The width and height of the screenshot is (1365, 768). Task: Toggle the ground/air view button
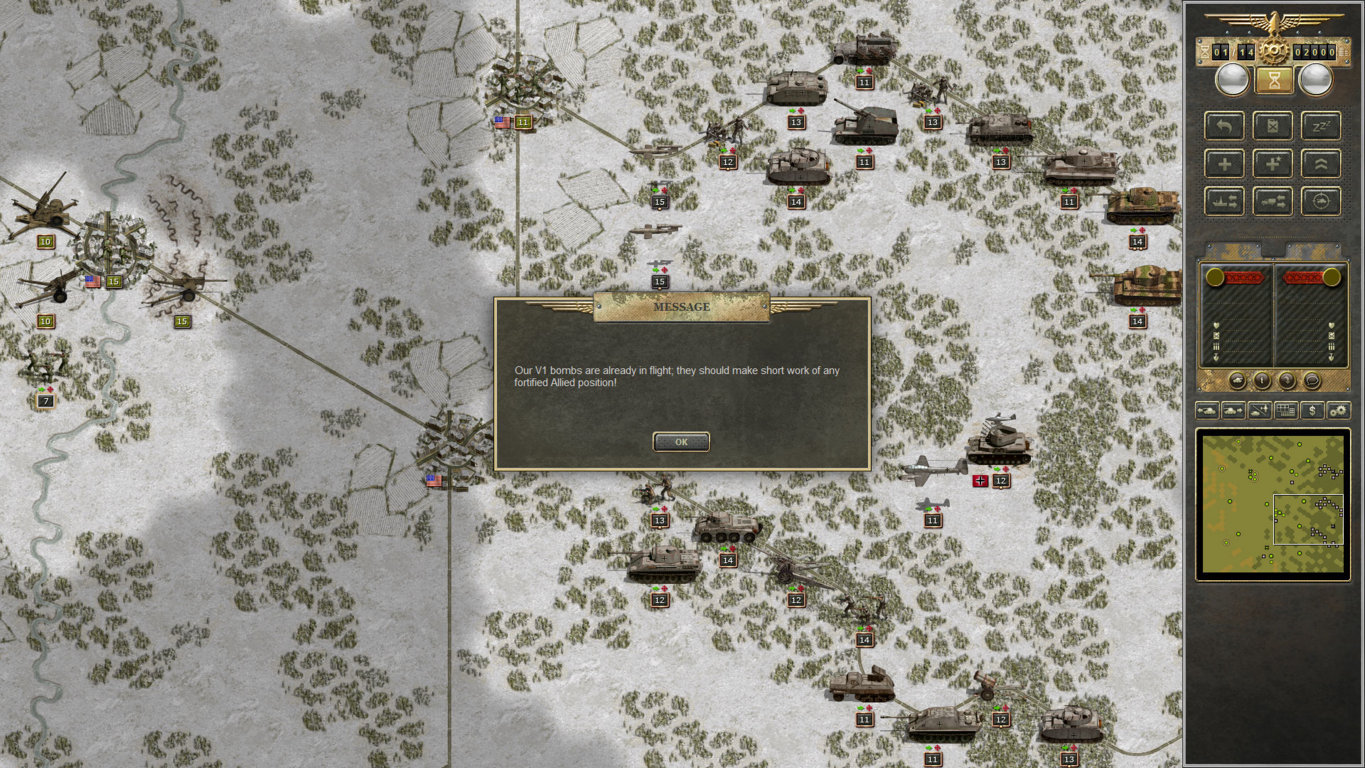click(1260, 410)
